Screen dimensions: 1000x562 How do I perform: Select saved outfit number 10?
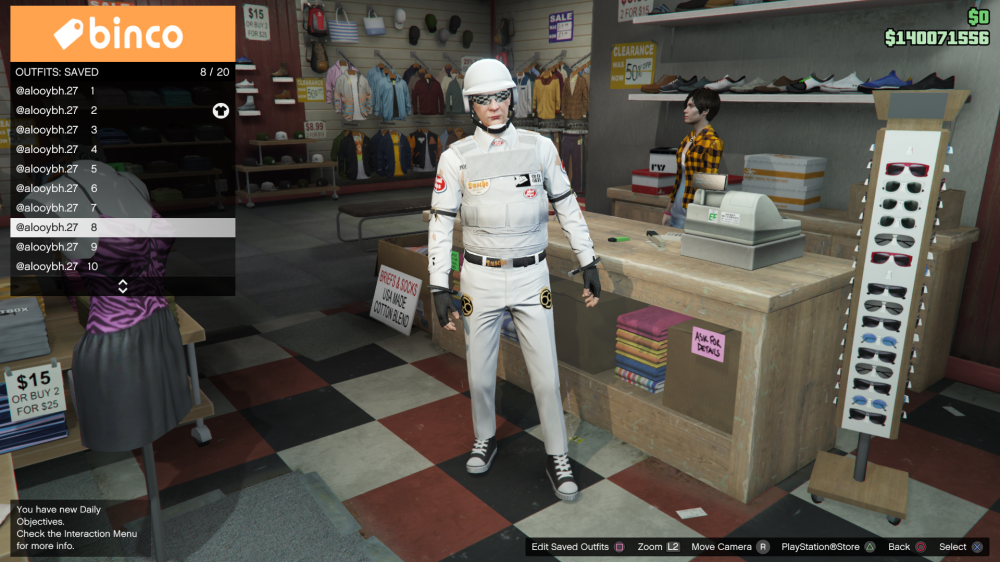click(122, 266)
